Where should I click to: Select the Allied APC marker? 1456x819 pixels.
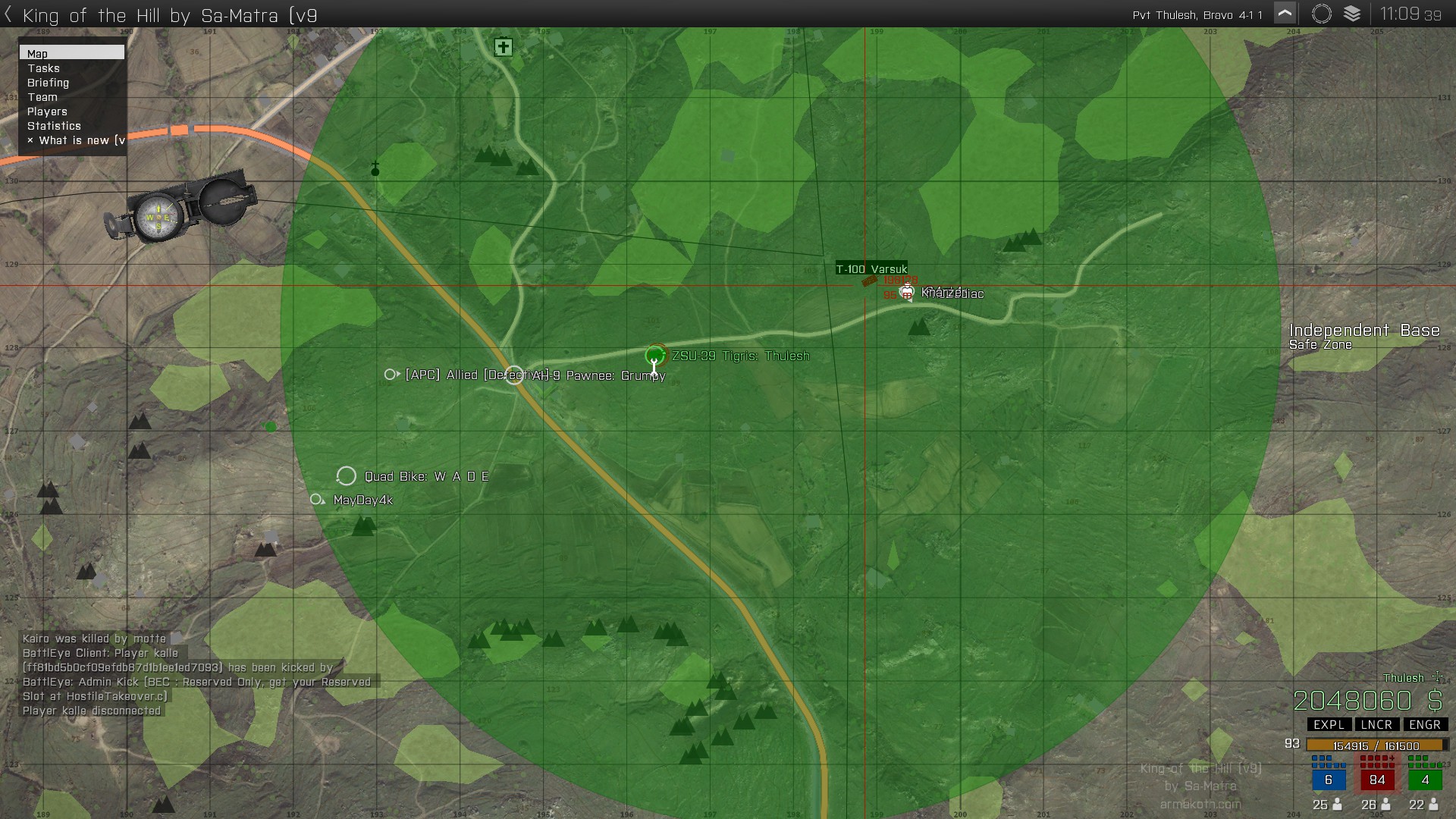tap(391, 375)
